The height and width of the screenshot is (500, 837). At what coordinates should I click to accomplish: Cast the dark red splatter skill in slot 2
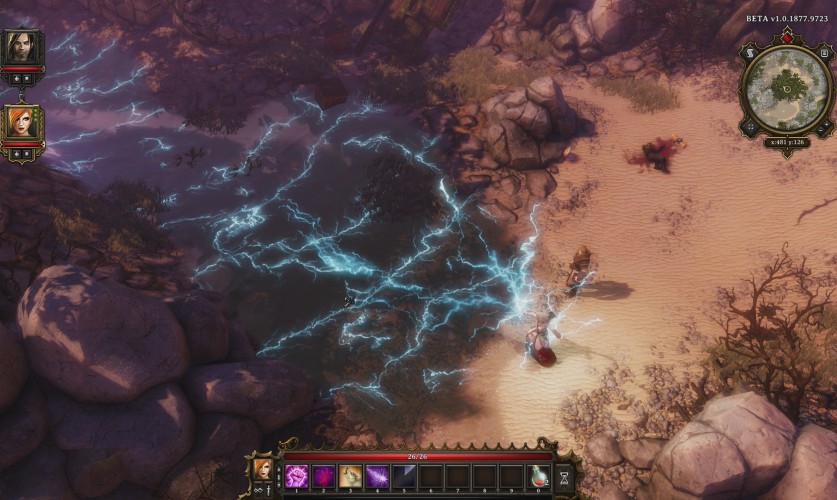coord(323,476)
